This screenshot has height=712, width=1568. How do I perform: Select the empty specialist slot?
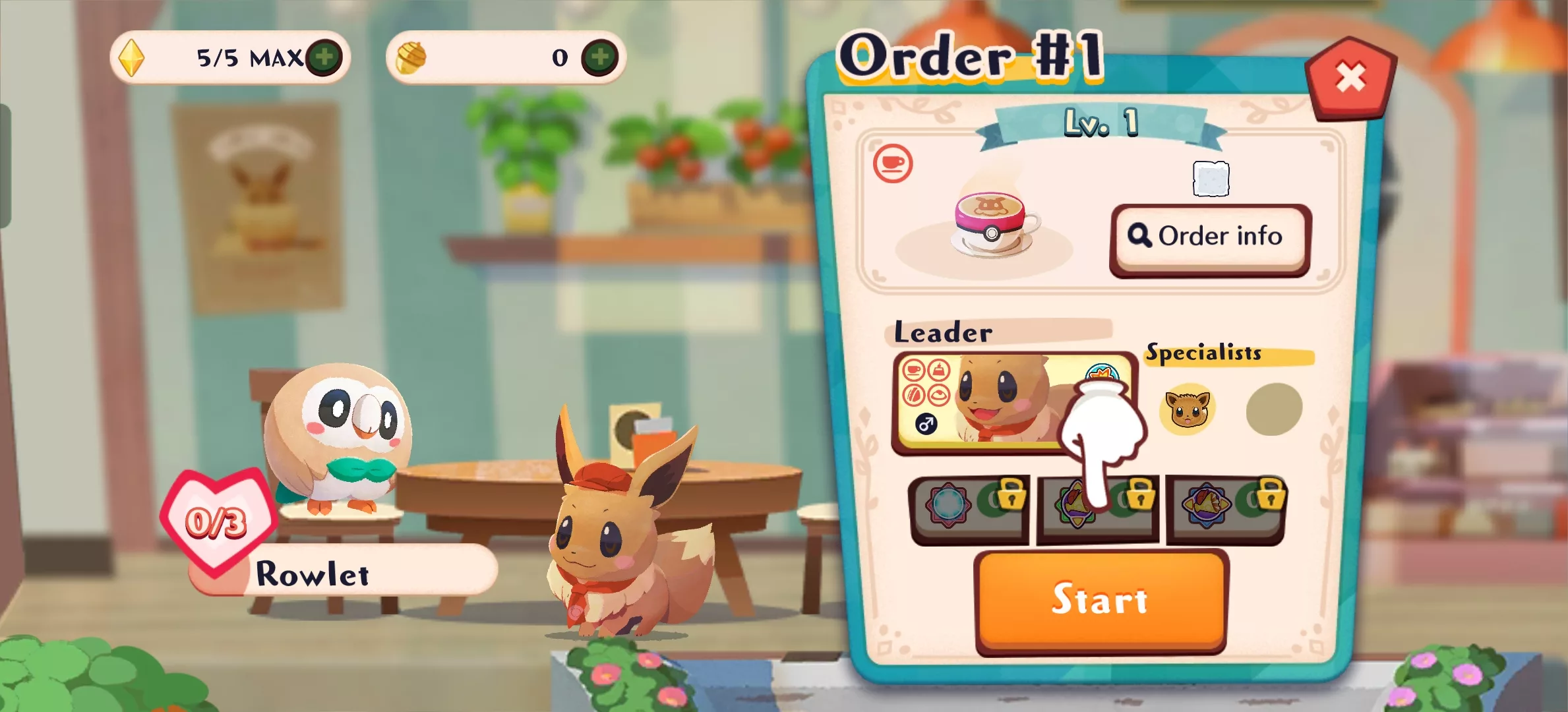[1274, 409]
